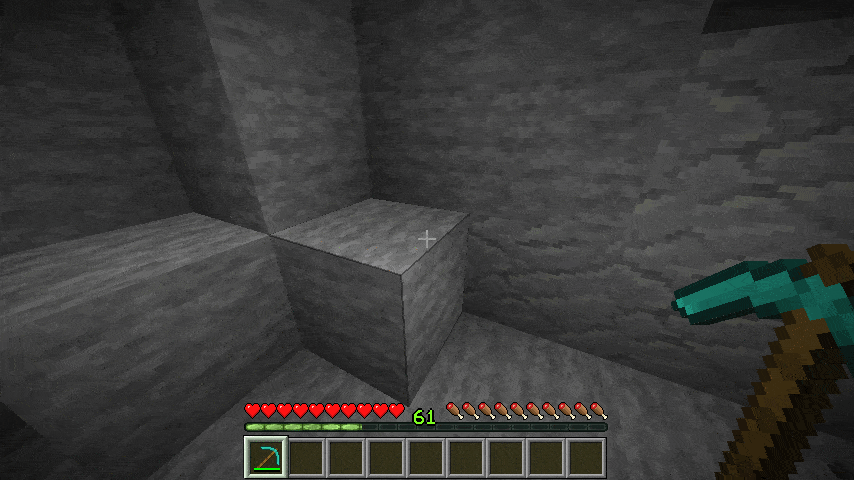The height and width of the screenshot is (480, 854).
Task: Select the diamond pickaxe hotbar slot
Action: (266, 457)
